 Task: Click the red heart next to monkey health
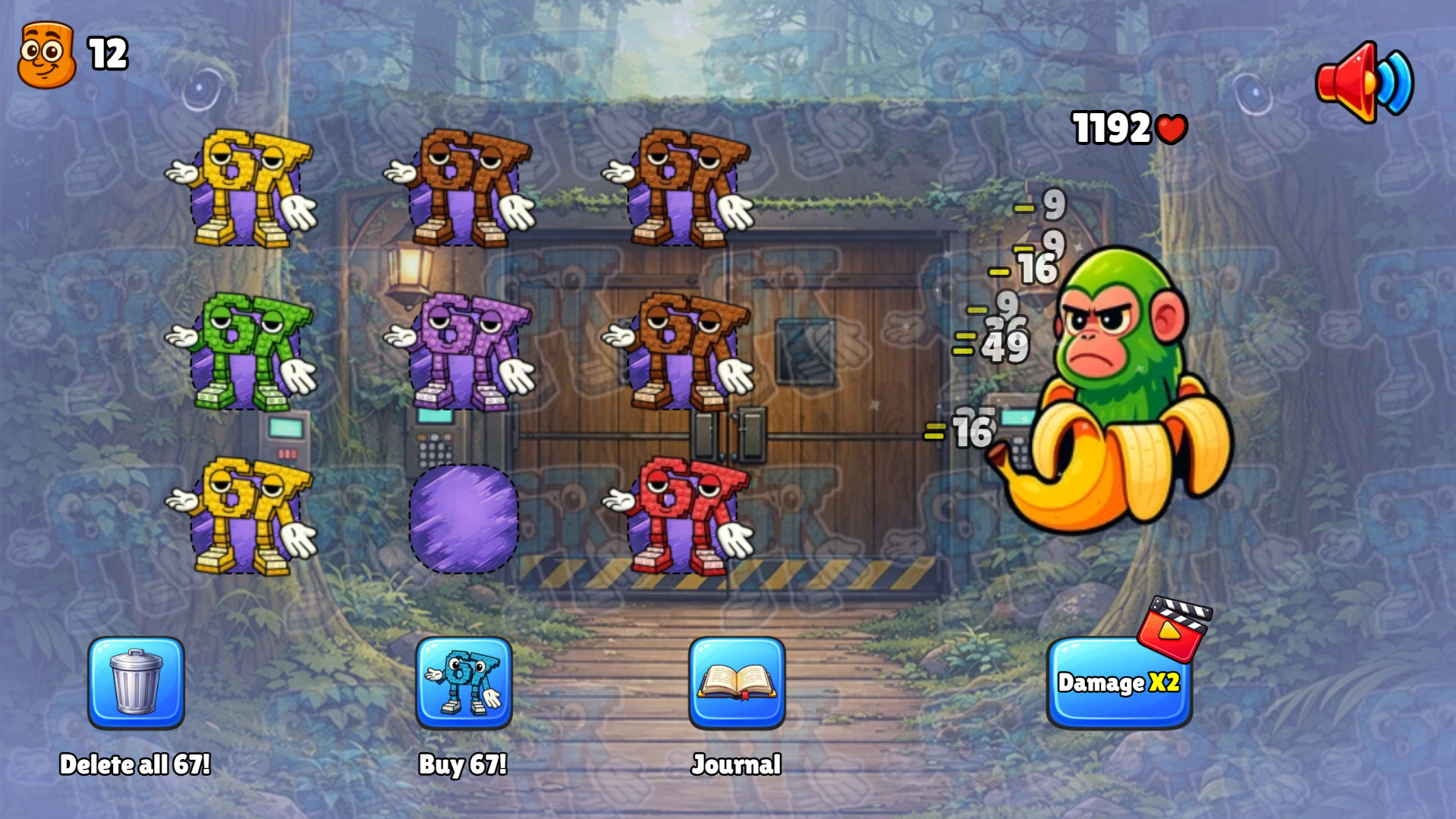tap(1171, 128)
